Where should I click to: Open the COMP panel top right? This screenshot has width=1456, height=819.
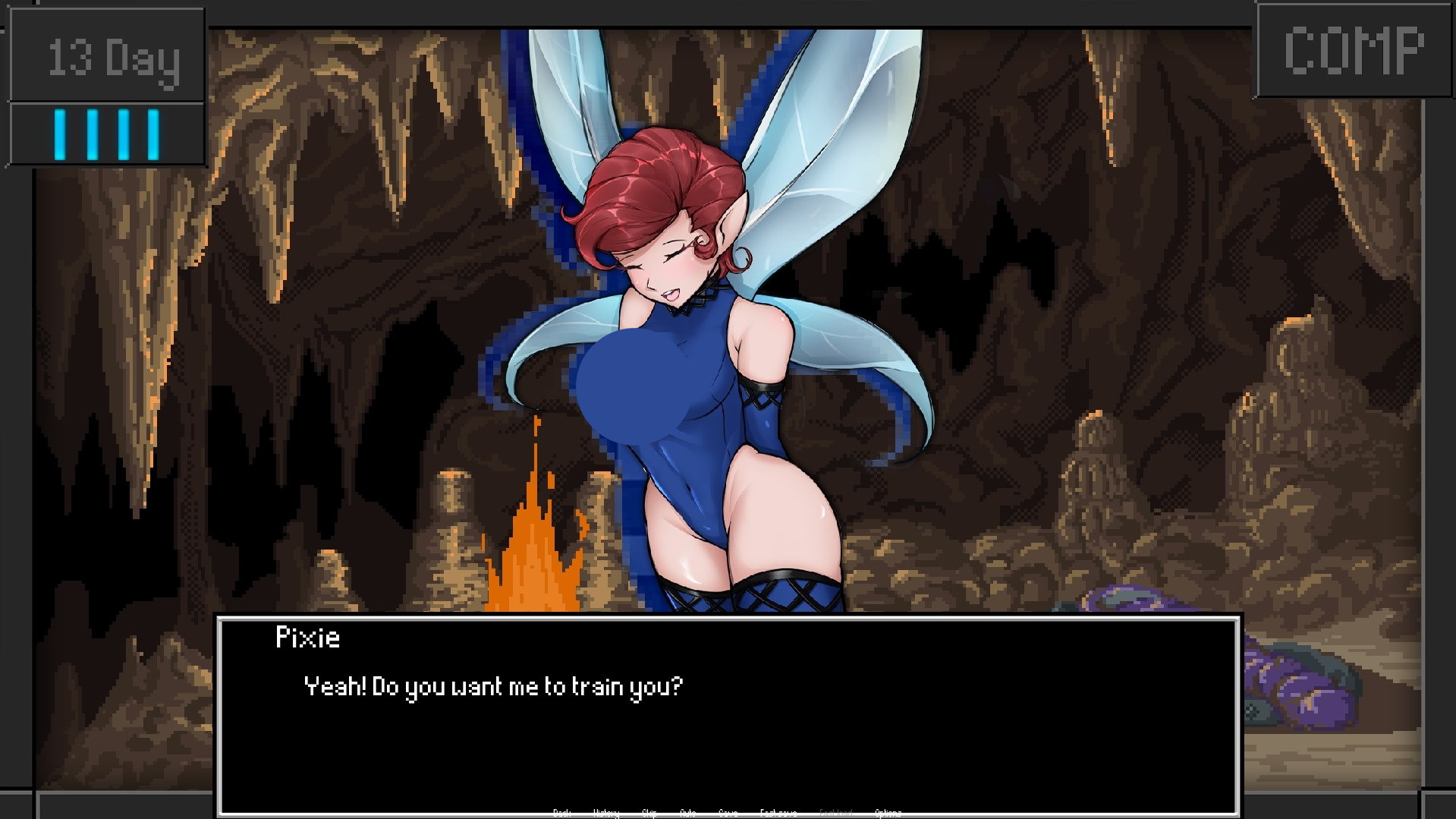[x=1355, y=50]
